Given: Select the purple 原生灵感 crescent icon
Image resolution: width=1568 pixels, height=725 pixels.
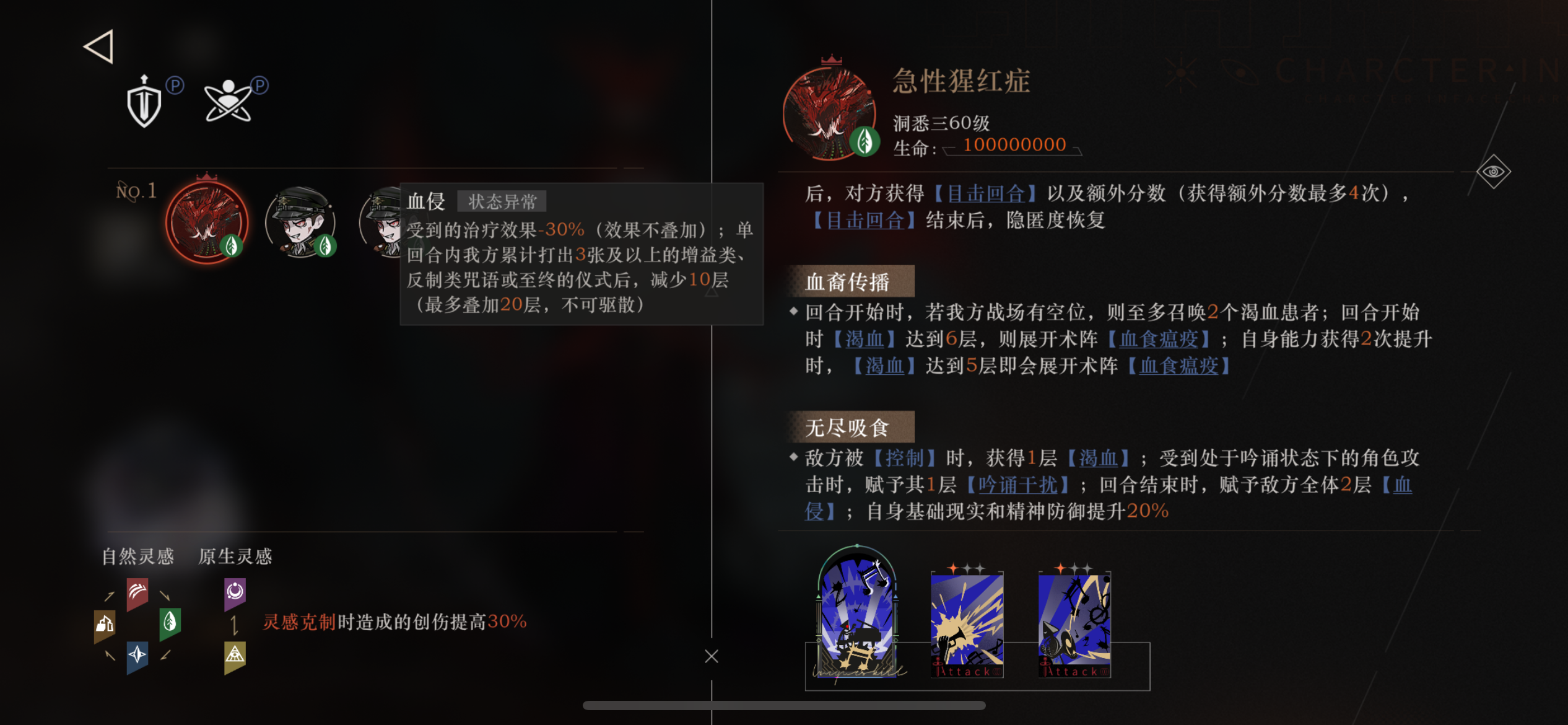Looking at the screenshot, I should (x=234, y=592).
